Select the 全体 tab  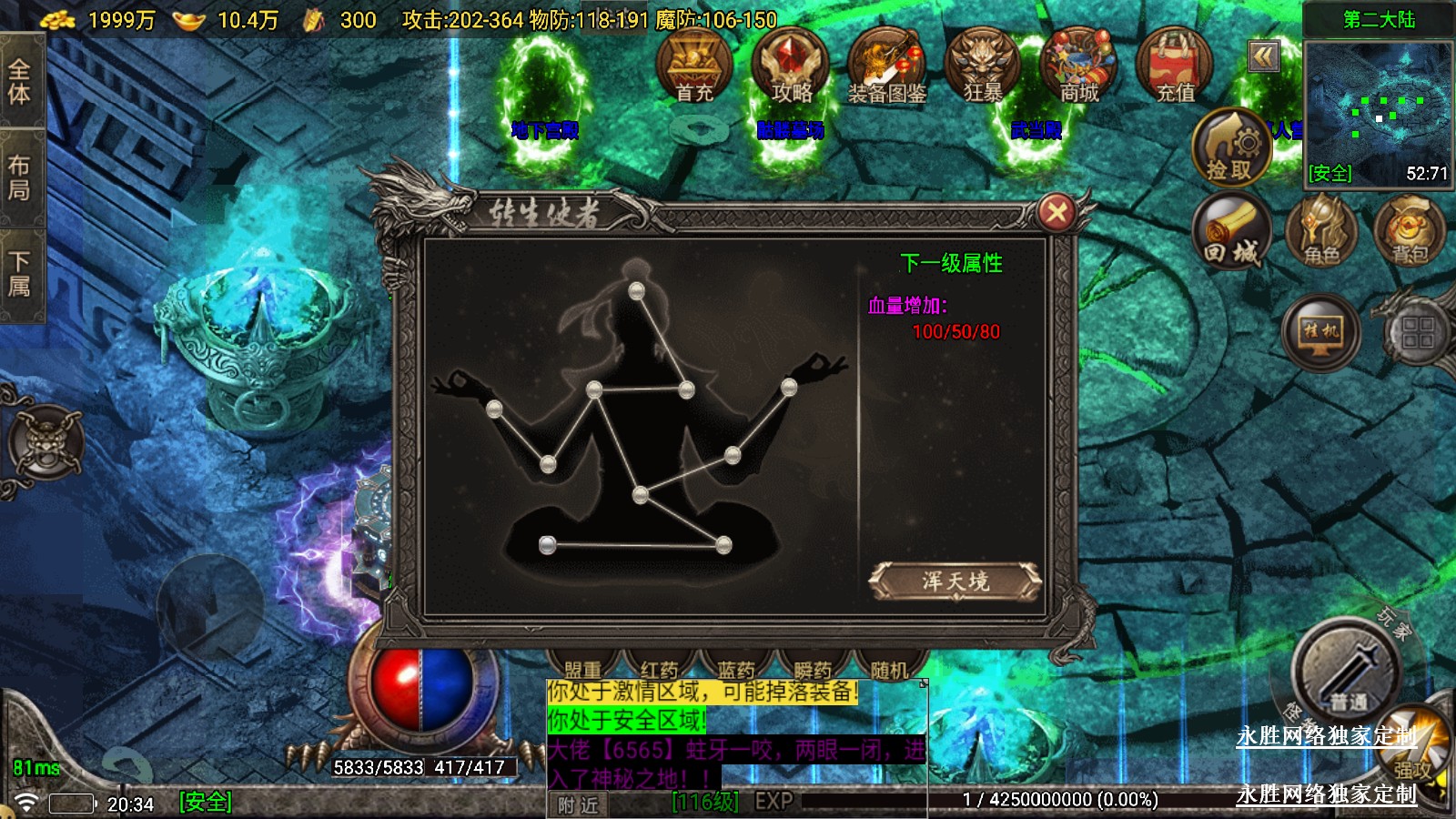pos(20,82)
